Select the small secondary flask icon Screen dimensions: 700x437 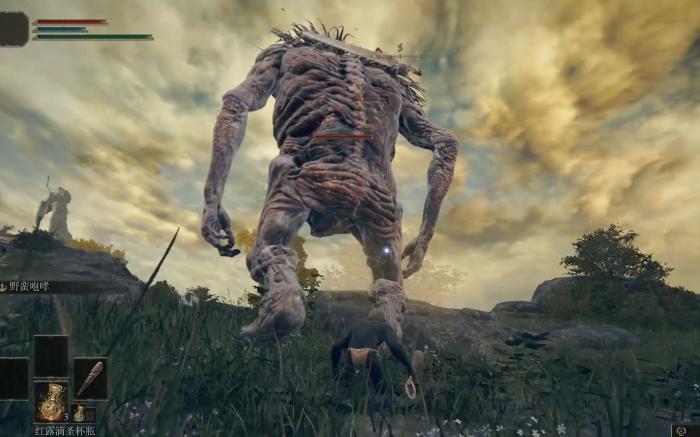[x=80, y=413]
